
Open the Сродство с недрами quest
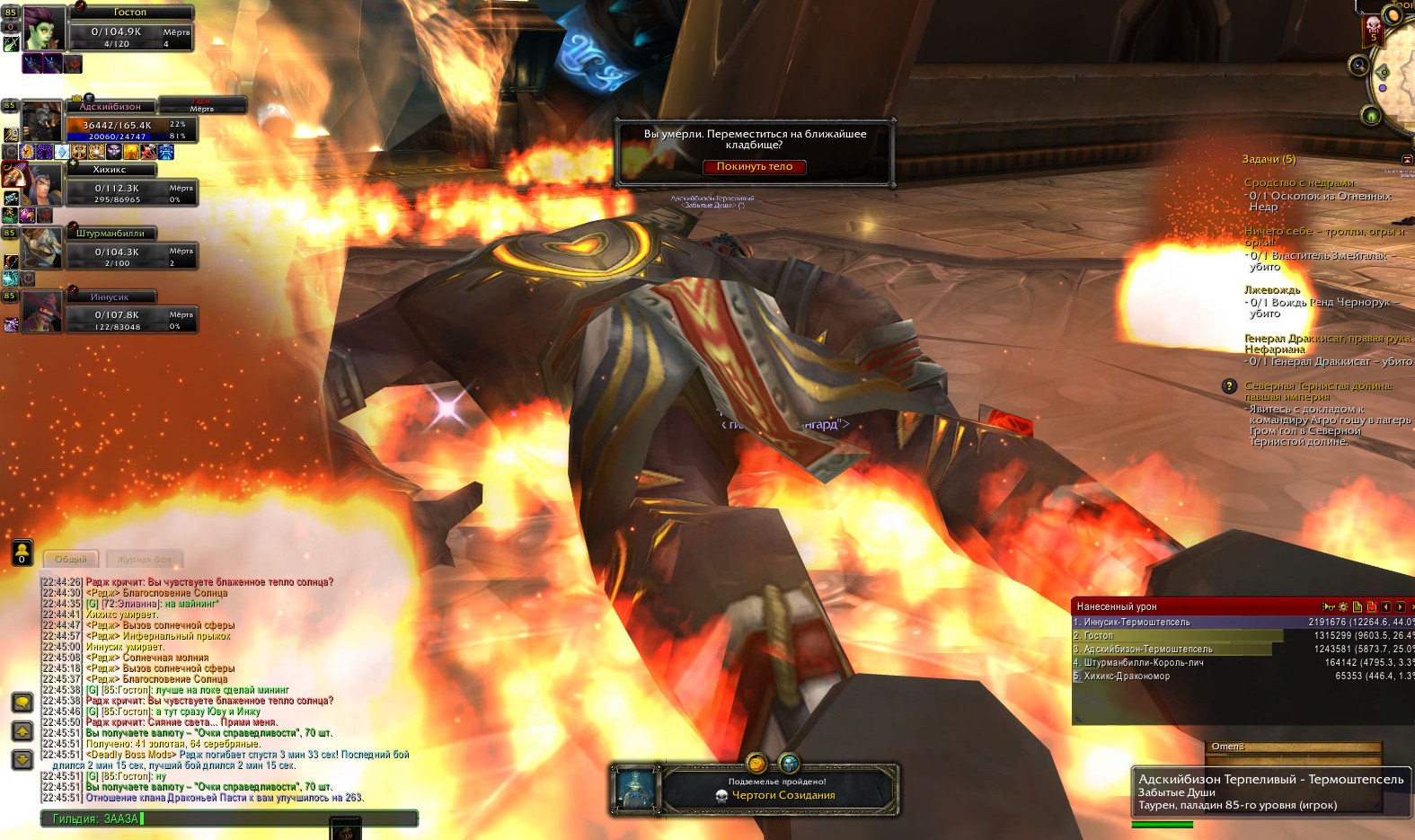tap(1298, 182)
